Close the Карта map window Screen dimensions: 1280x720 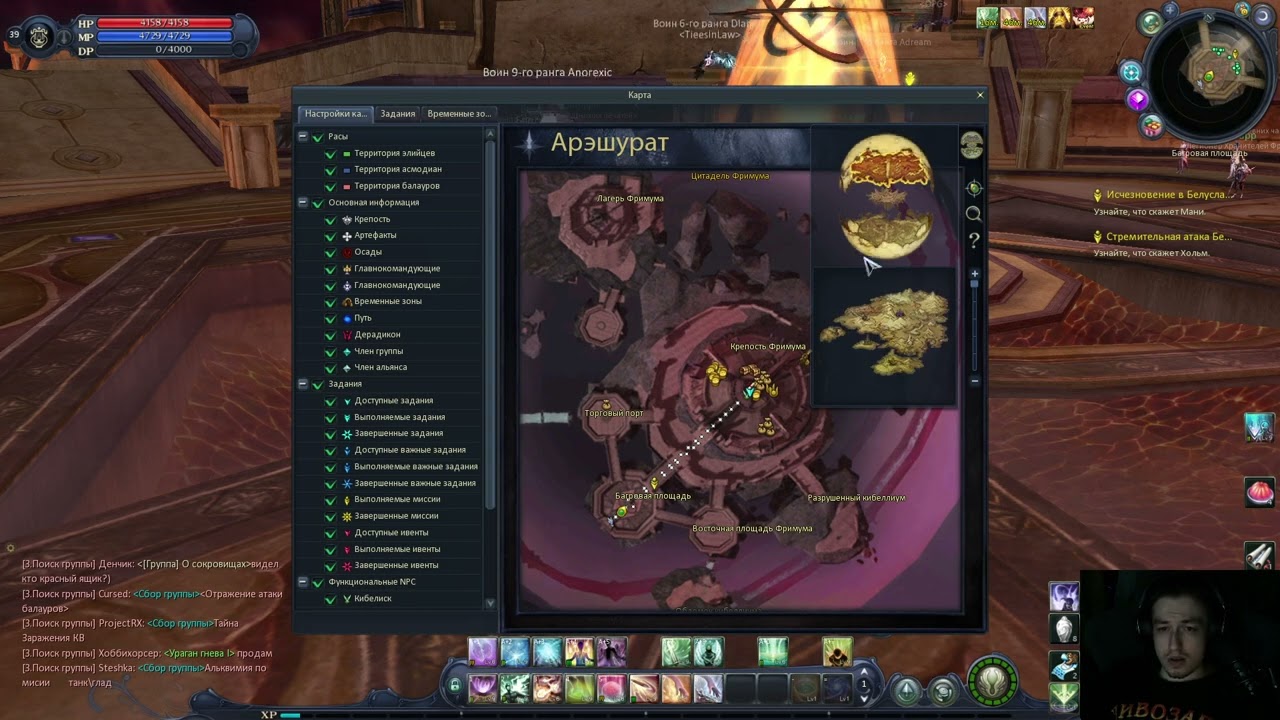pyautogui.click(x=980, y=95)
